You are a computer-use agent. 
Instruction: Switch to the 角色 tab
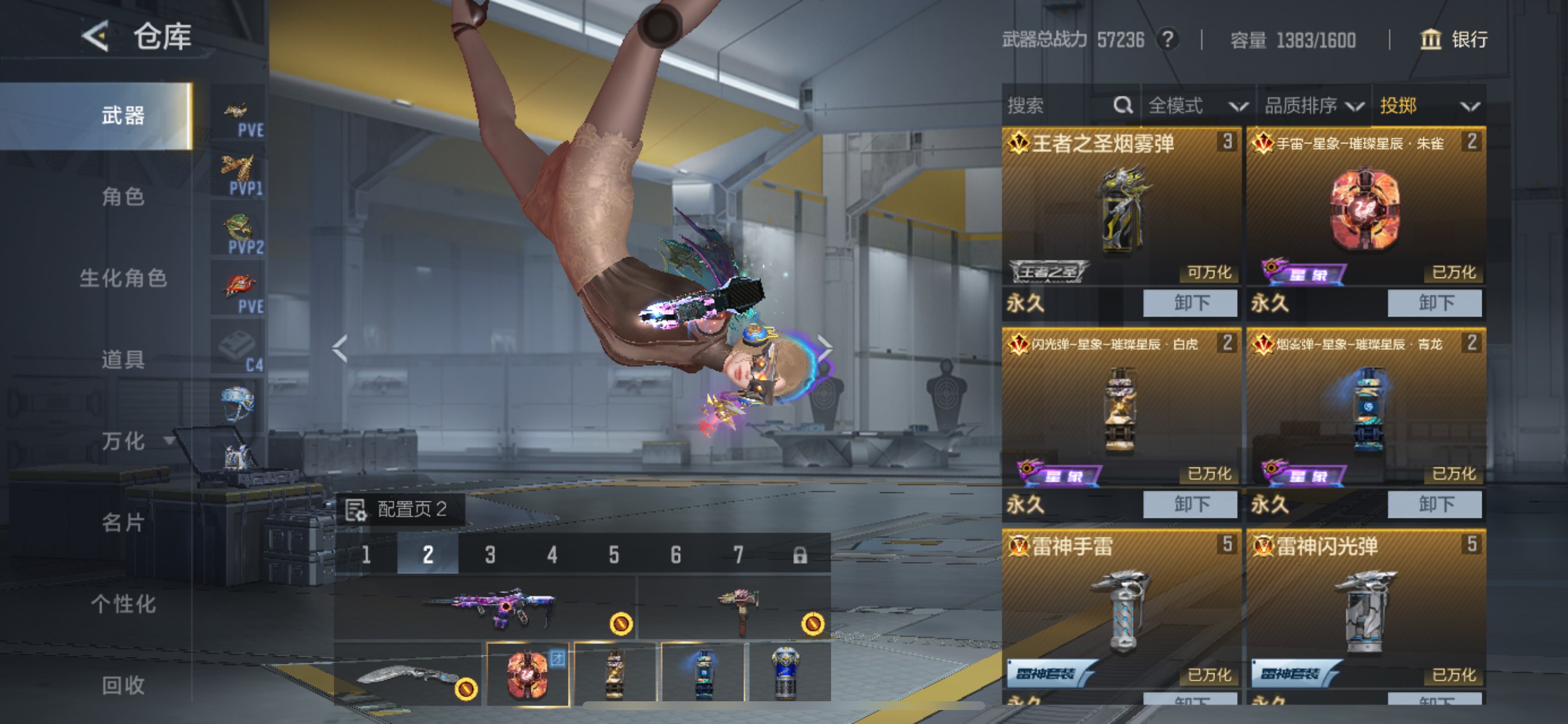pos(125,198)
